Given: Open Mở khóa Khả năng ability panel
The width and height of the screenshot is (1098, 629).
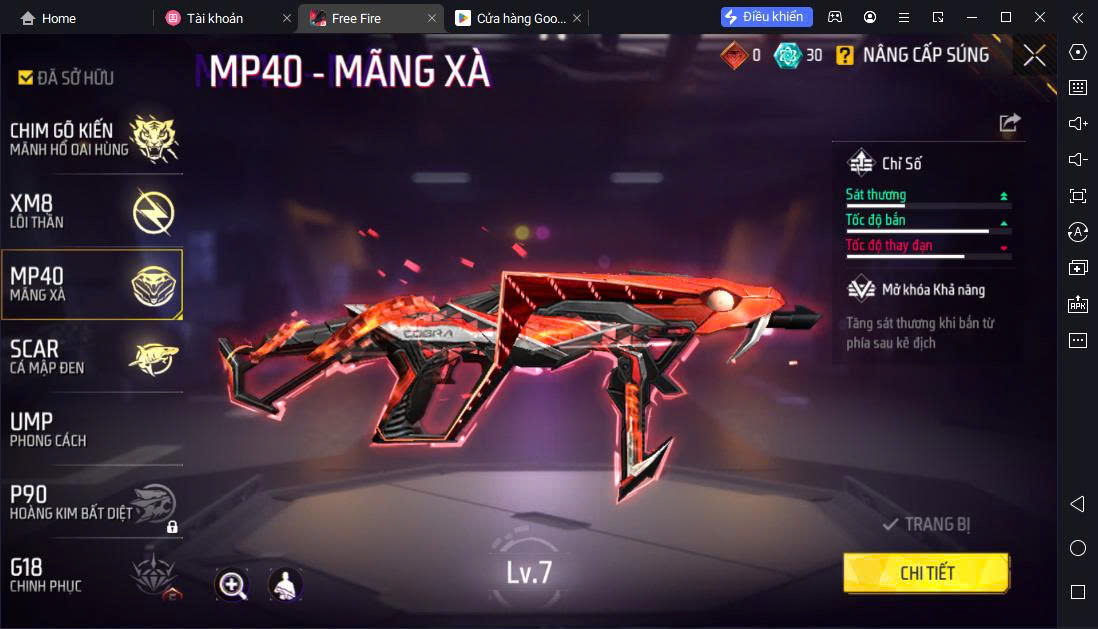Looking at the screenshot, I should tap(928, 290).
